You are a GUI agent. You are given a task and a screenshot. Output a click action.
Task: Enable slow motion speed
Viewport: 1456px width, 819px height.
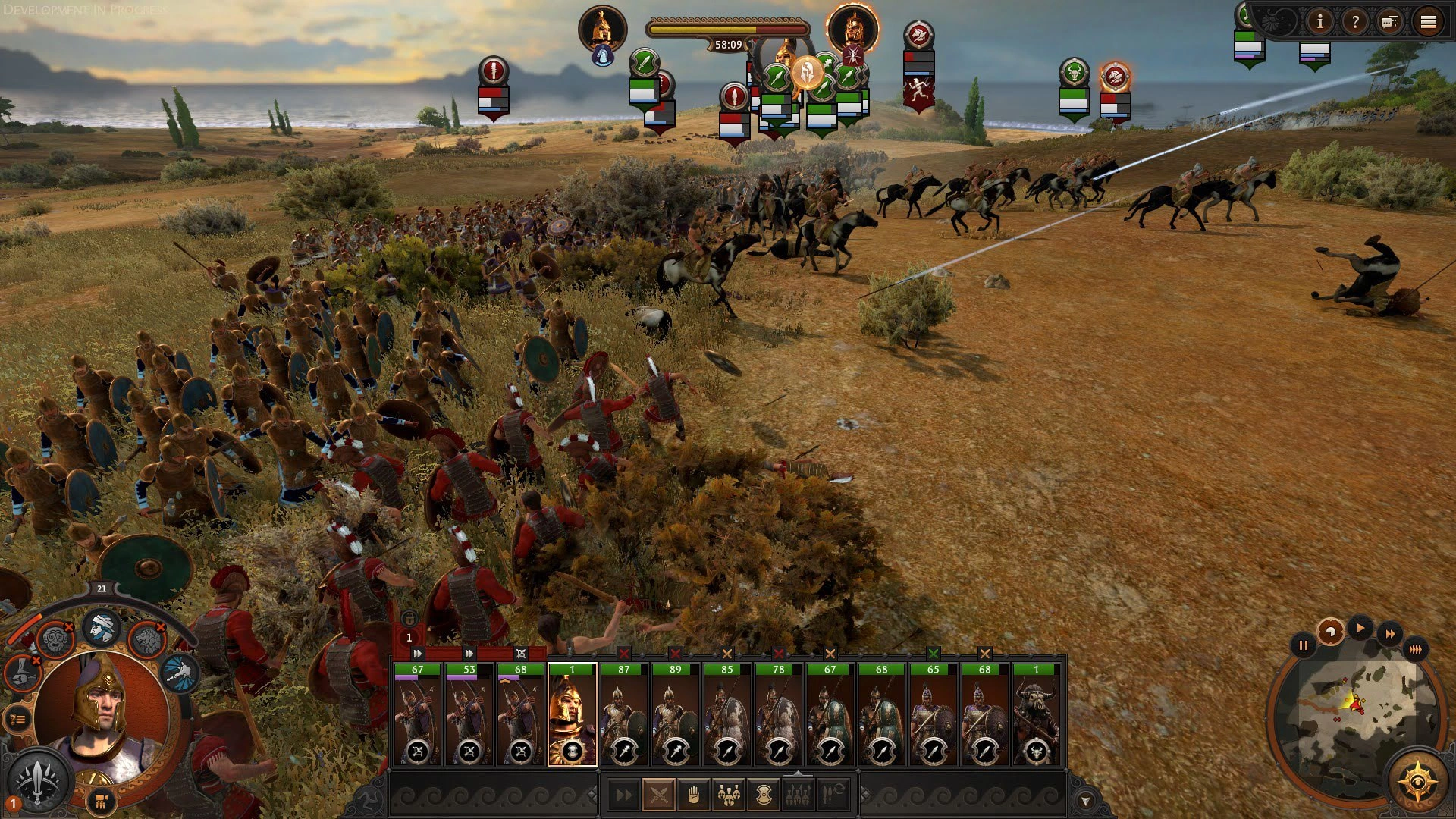pos(1331,631)
